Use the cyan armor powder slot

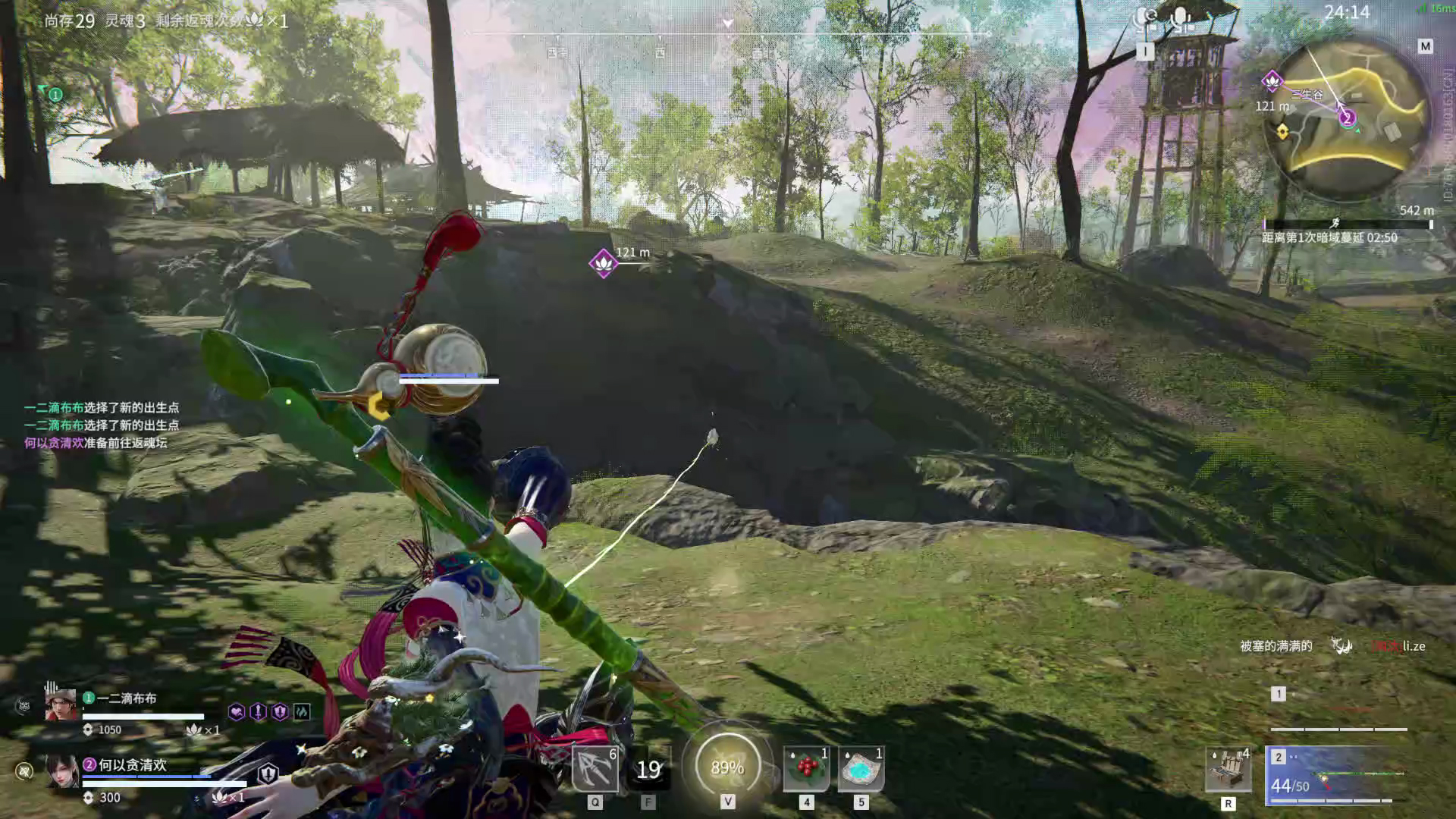tap(861, 769)
